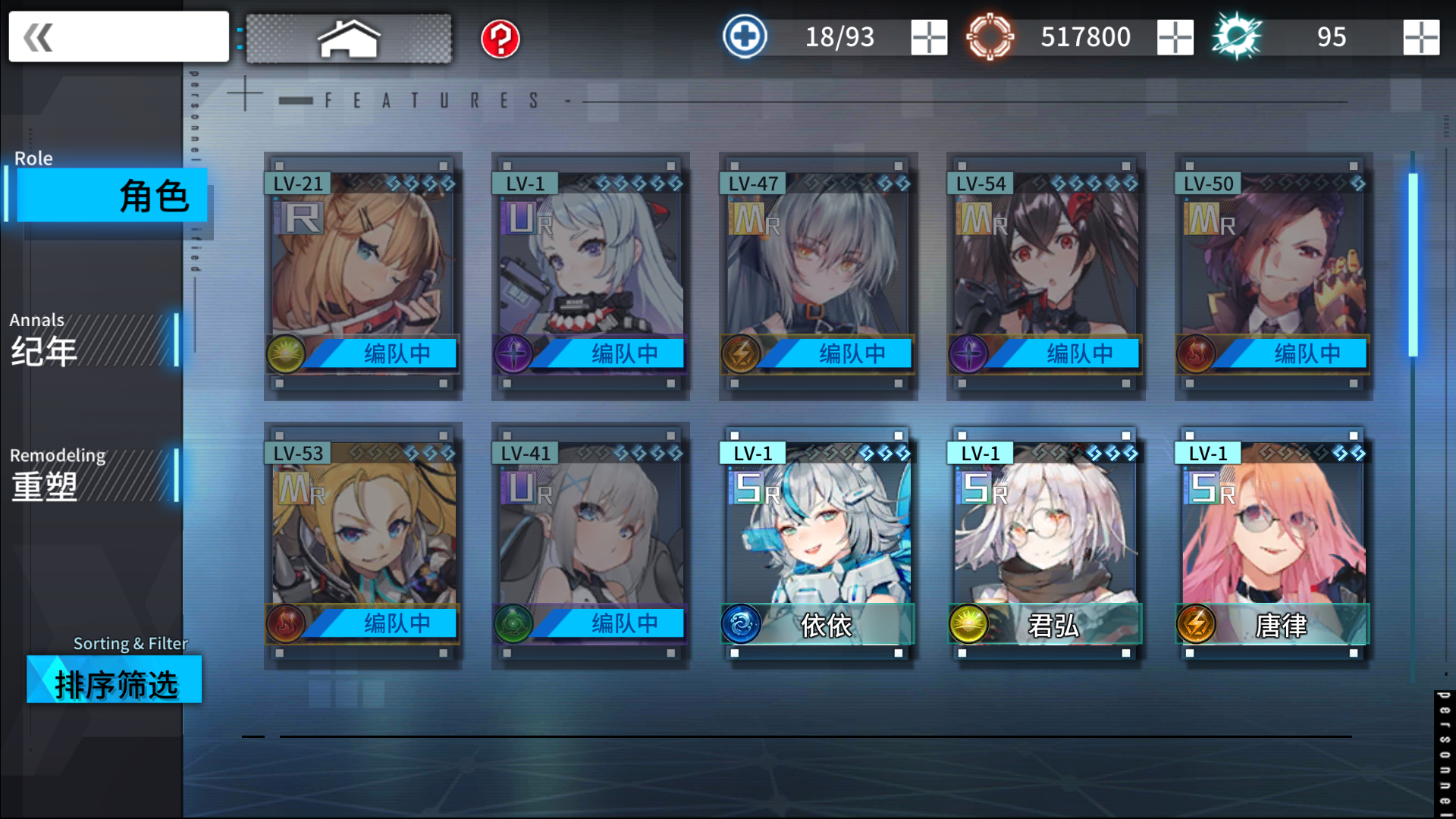The width and height of the screenshot is (1456, 819).
Task: Switch to the 纪年 Annals tab
Action: tap(91, 340)
